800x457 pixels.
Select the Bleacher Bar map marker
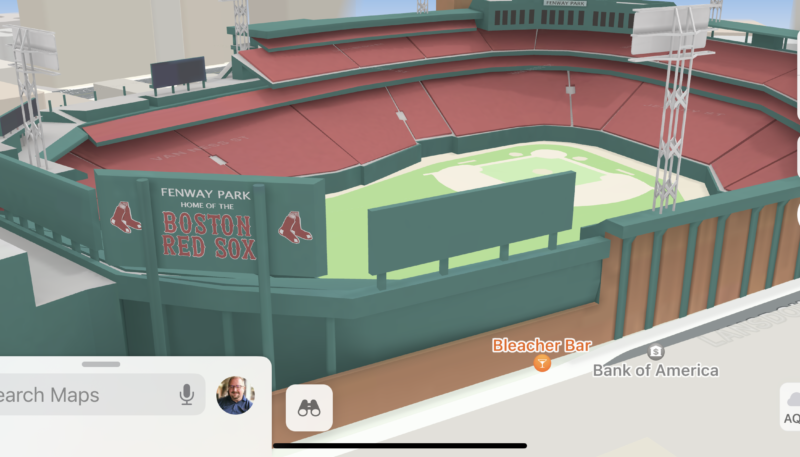543,363
